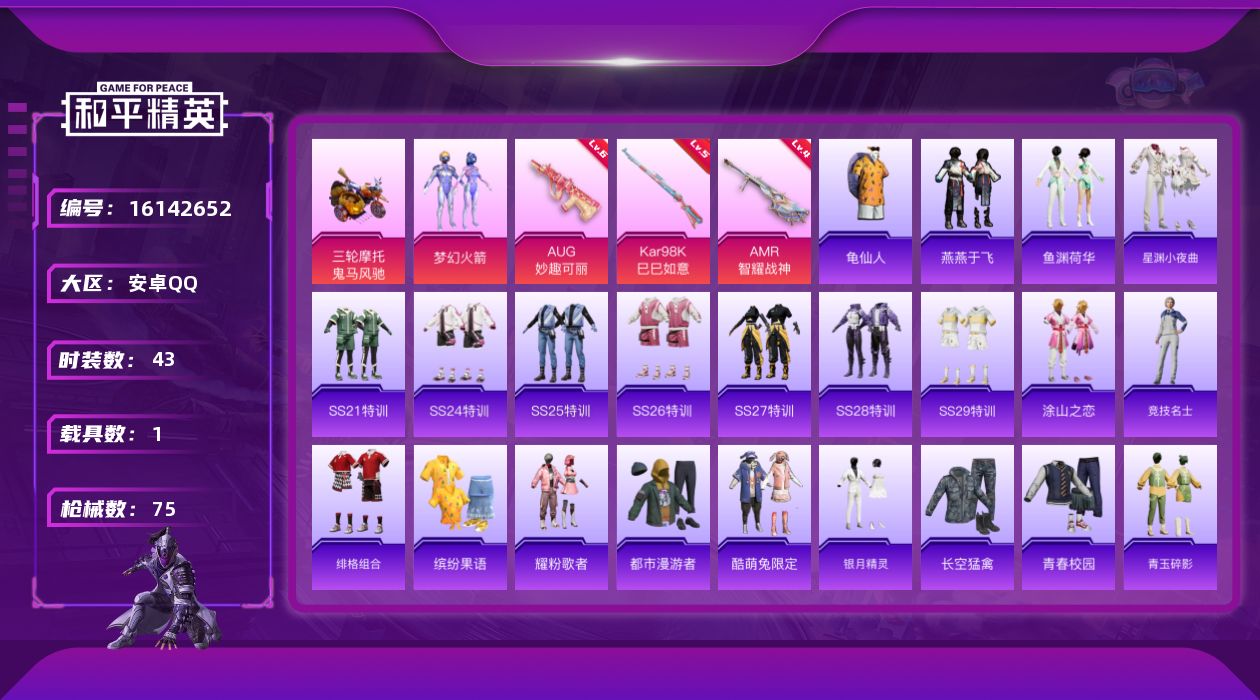Select the 鱼渊荷华 outfit tile

click(x=1068, y=211)
